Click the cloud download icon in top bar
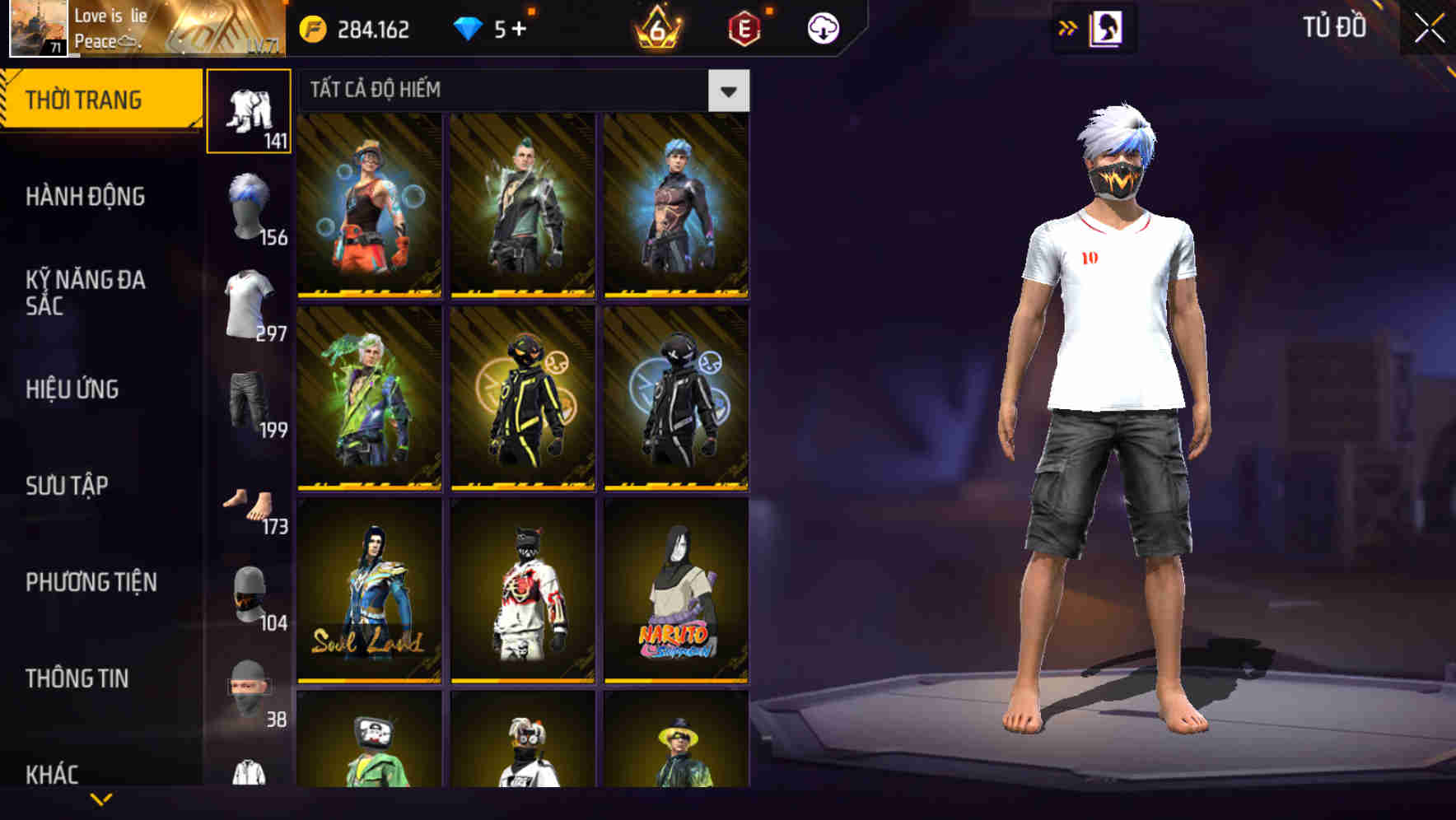 click(x=823, y=27)
